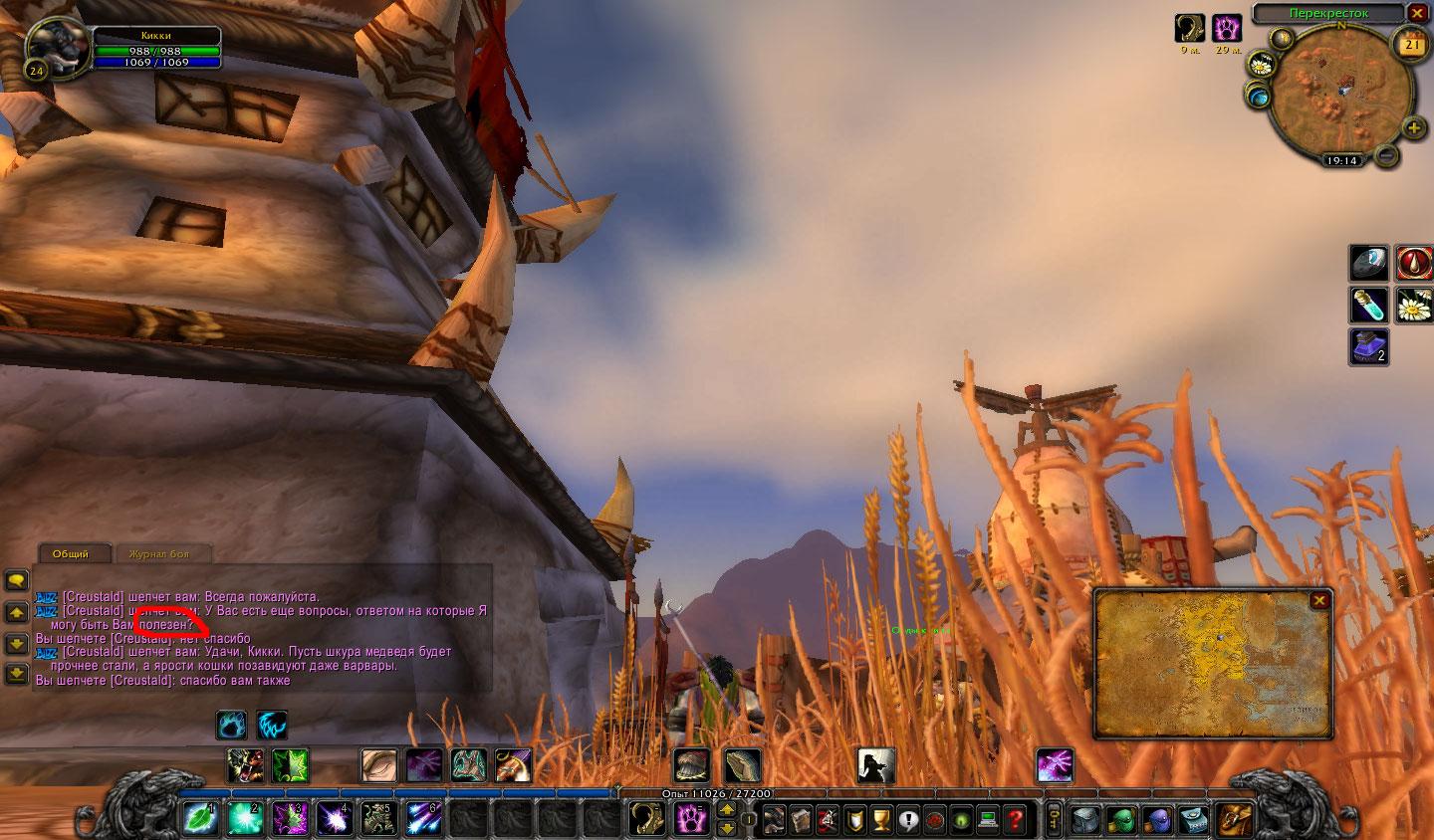Viewport: 1434px width, 840px height.
Task: Open the chat bubble menu button
Action: (x=16, y=579)
